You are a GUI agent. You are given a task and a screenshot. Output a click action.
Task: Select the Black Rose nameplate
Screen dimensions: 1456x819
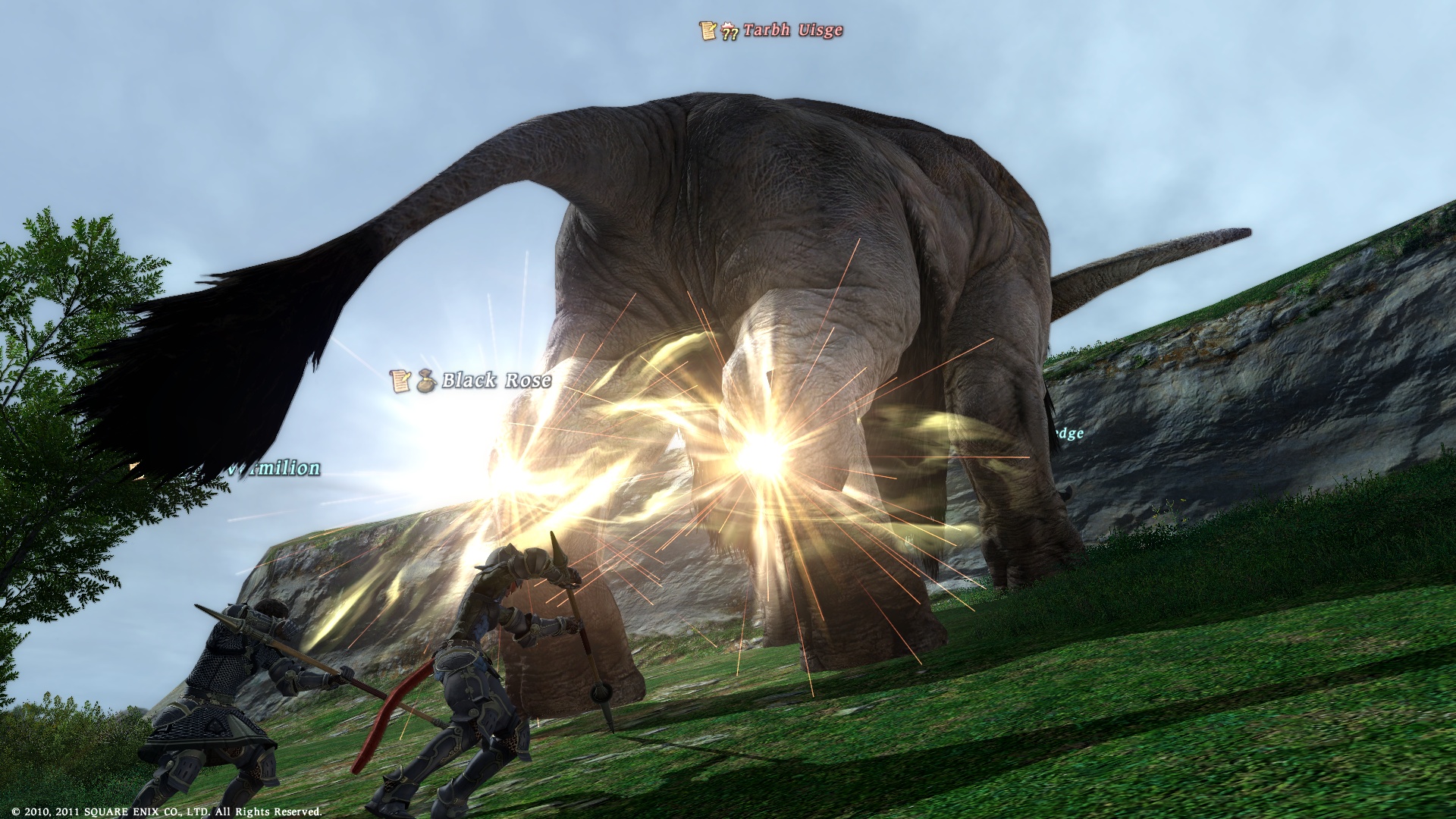pos(496,380)
